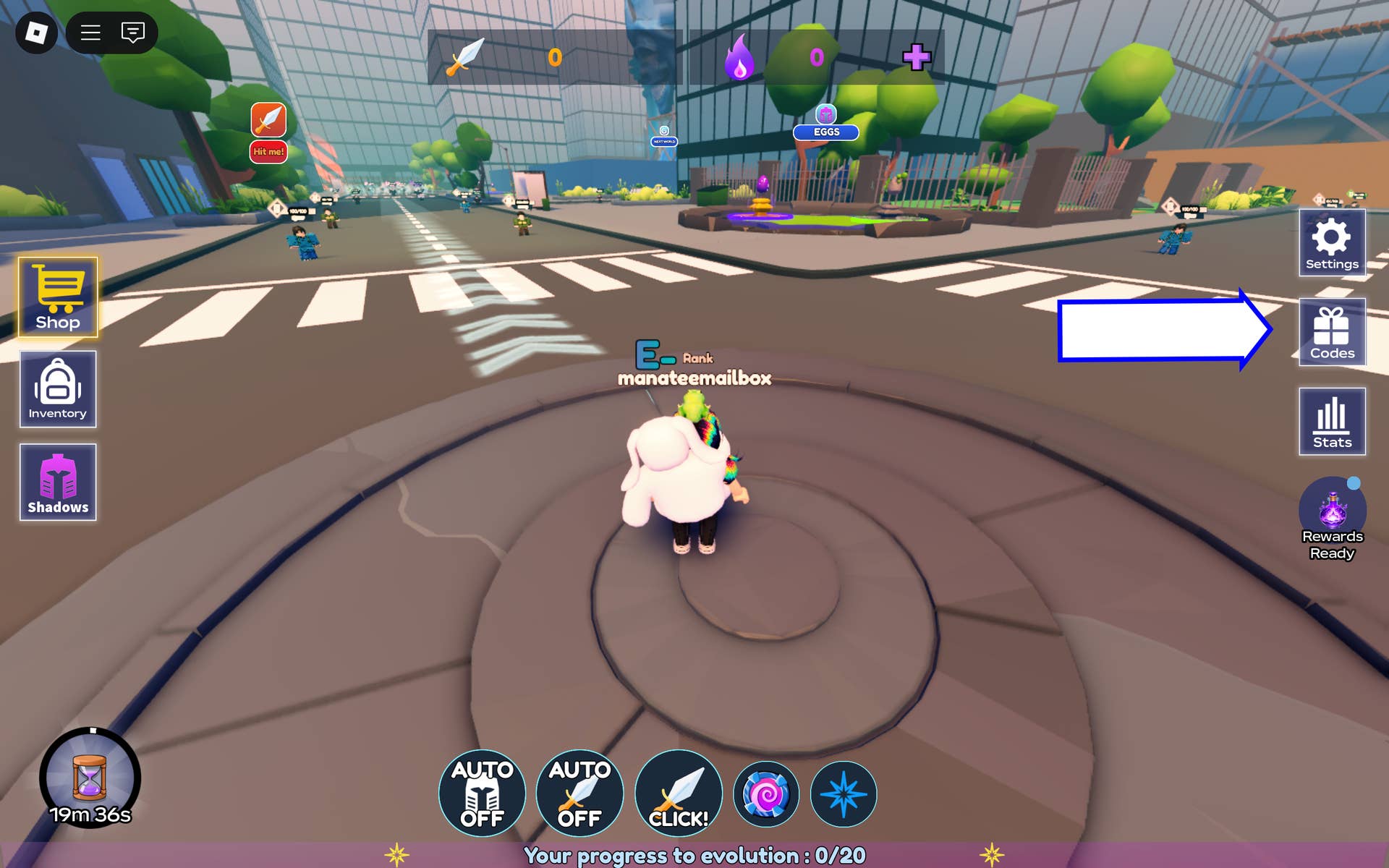
Task: Activate the pink swirl ability
Action: click(x=766, y=794)
